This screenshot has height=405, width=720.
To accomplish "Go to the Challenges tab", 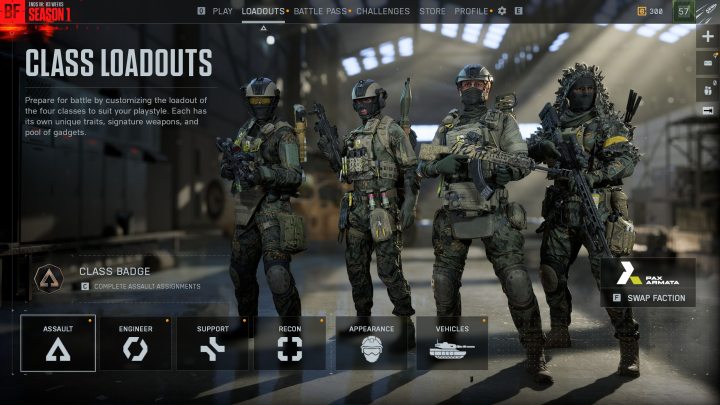I will pos(382,11).
